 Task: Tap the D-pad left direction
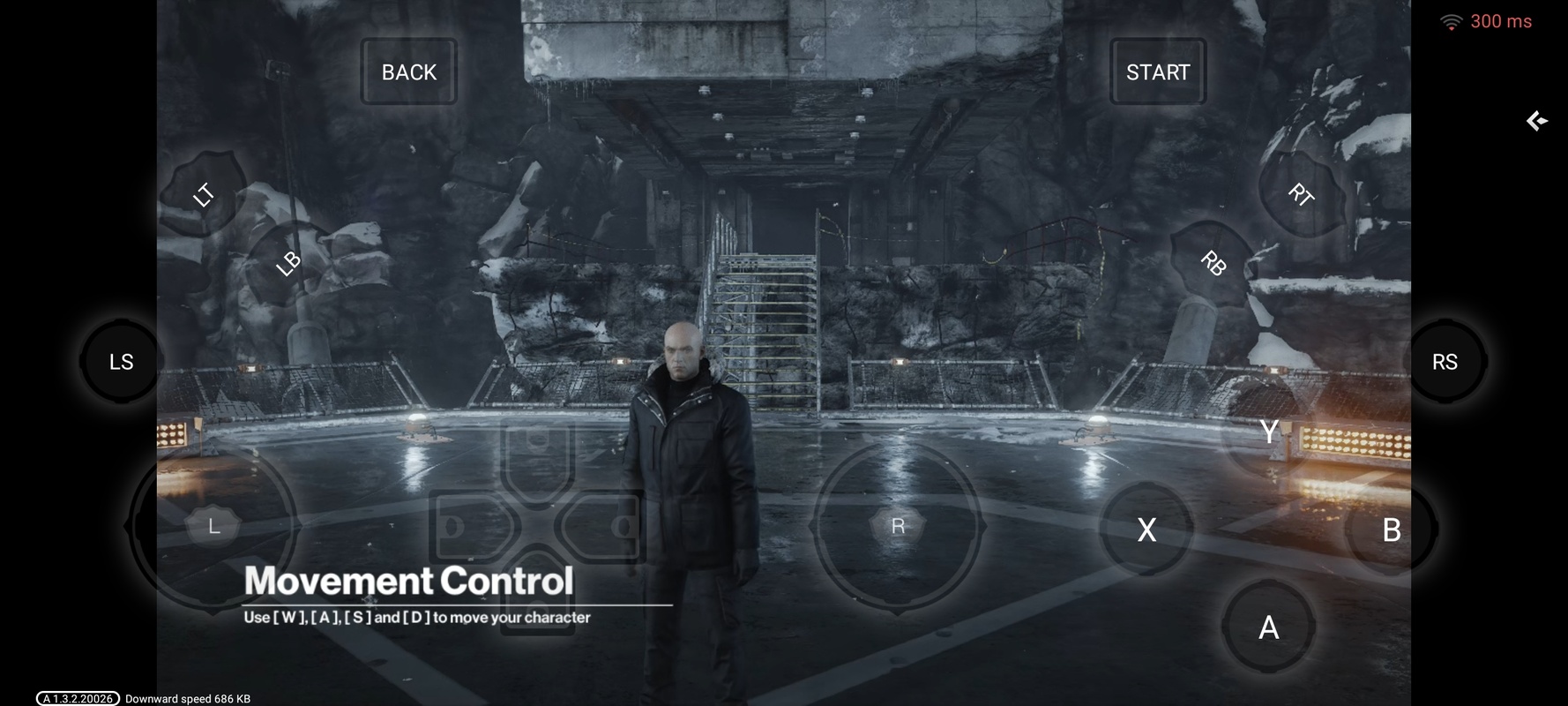click(466, 527)
